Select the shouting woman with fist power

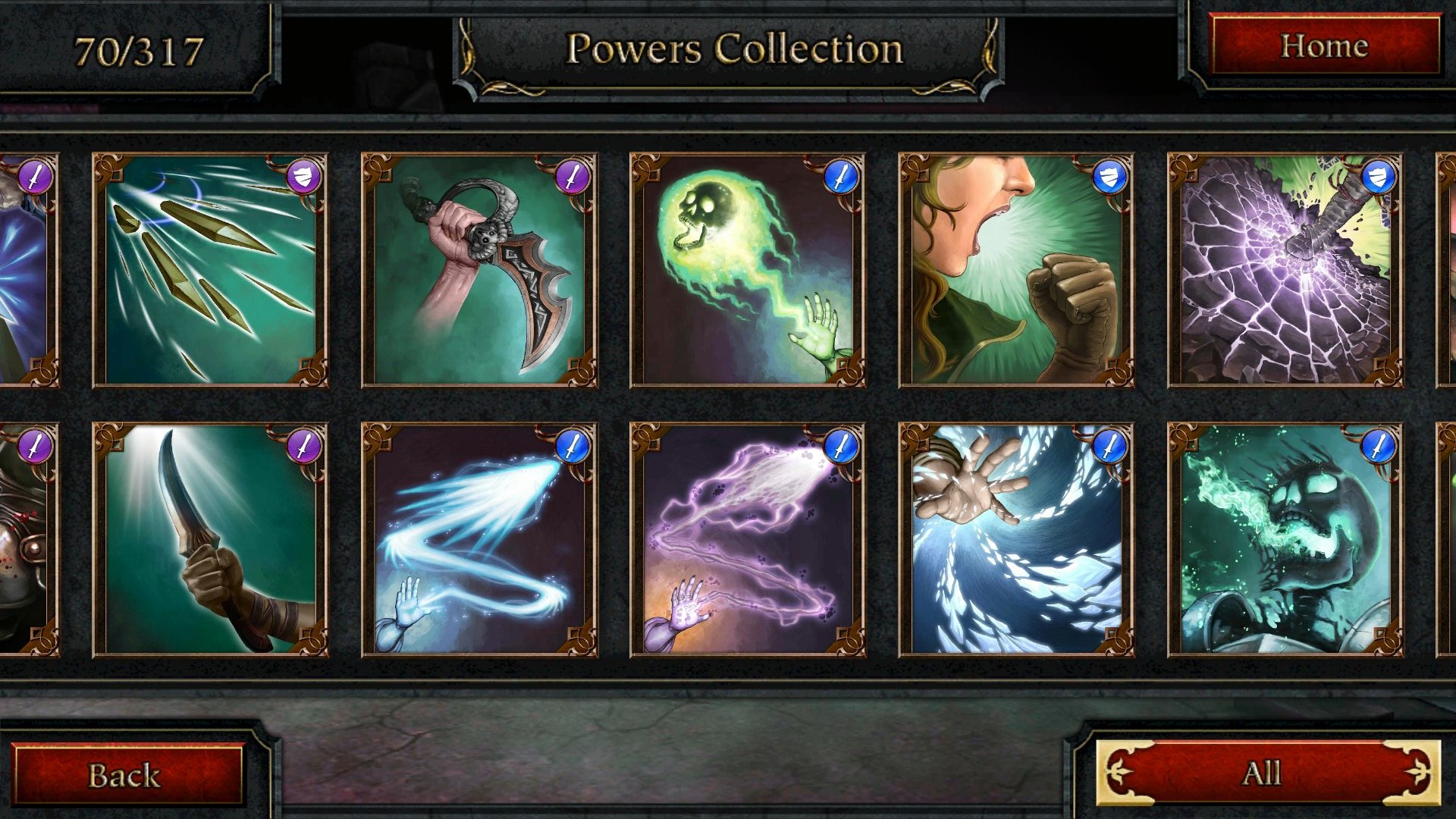(1016, 271)
